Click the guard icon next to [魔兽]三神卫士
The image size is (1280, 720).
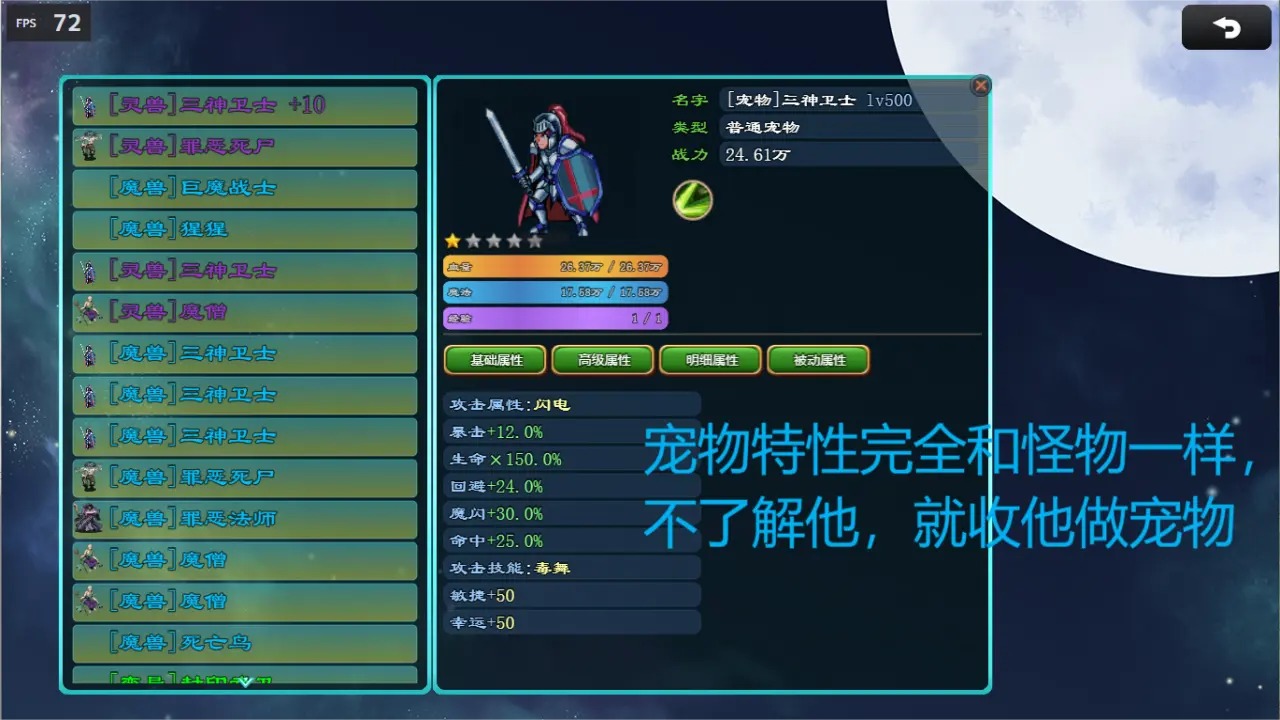tap(88, 352)
